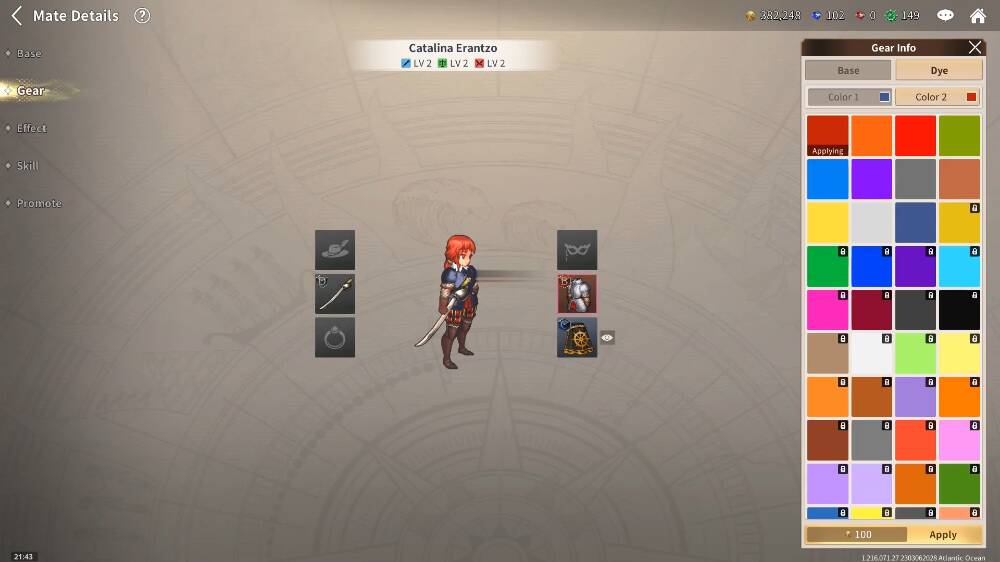Return to home with house icon

click(x=978, y=16)
